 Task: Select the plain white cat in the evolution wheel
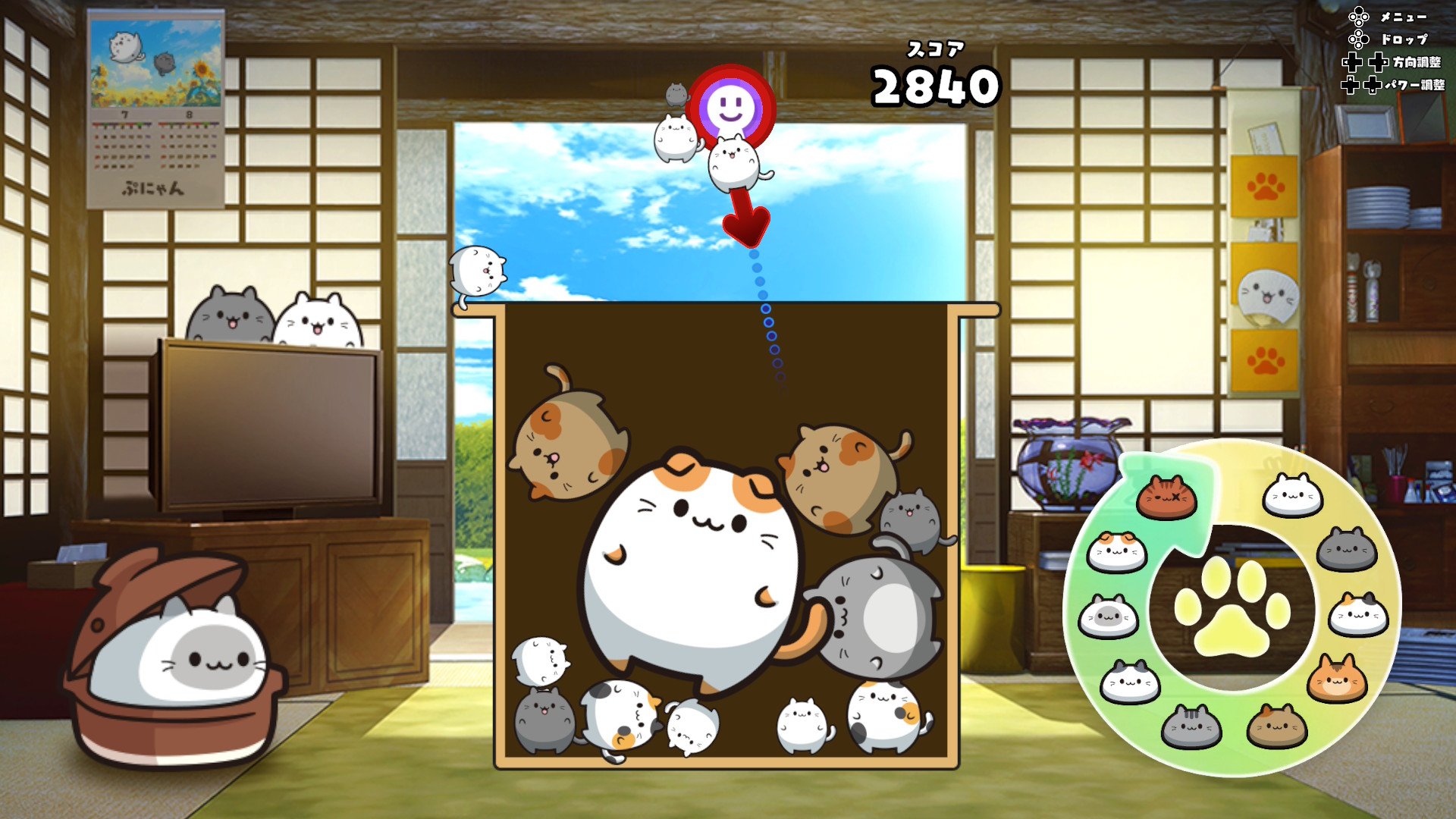tap(1292, 496)
